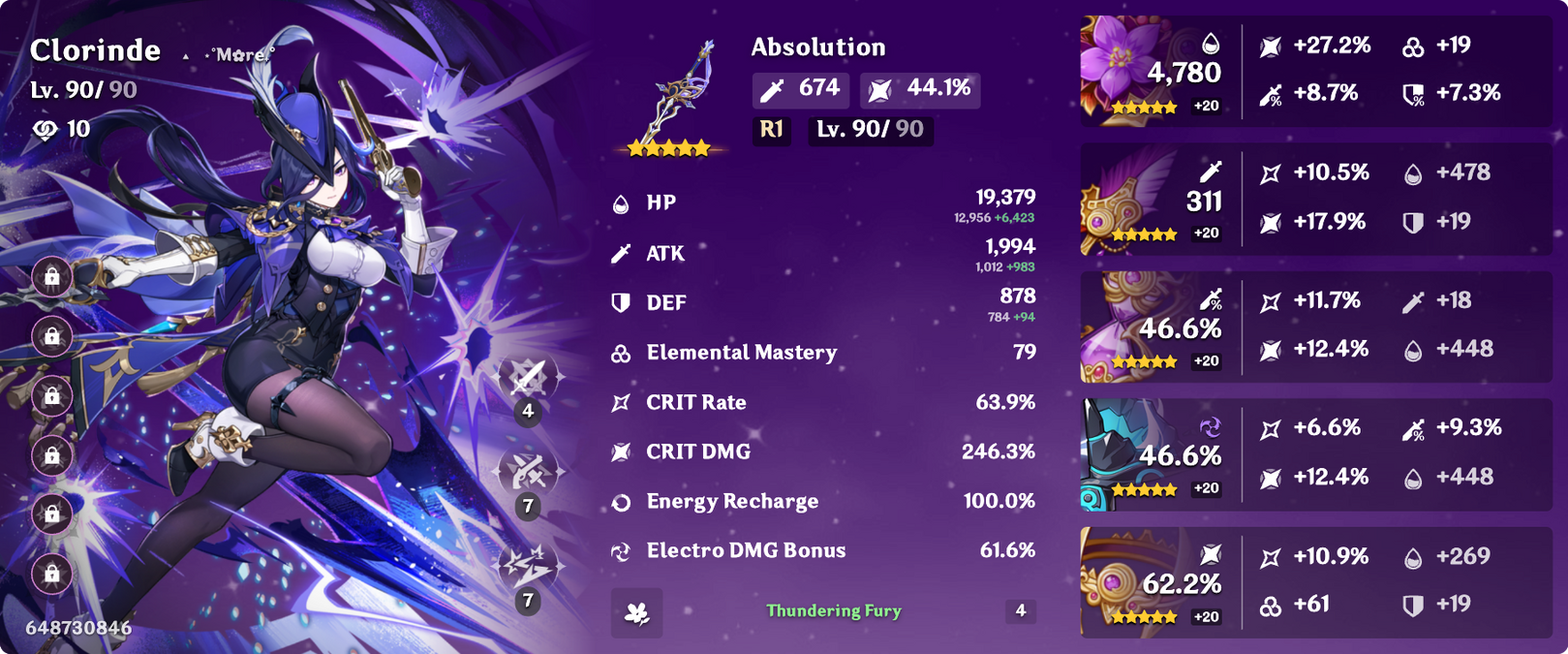
Task: Click the level 4 normal attack talent icon
Action: coord(528,379)
